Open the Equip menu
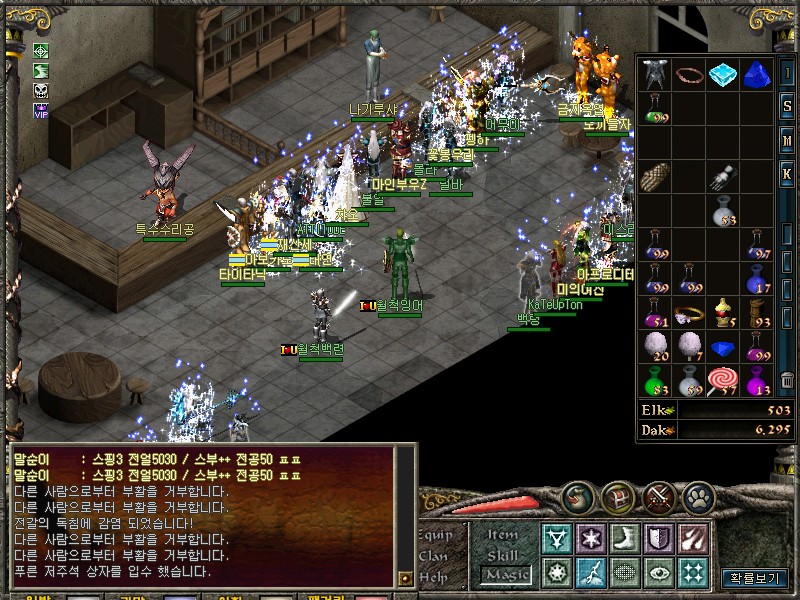 click(435, 534)
